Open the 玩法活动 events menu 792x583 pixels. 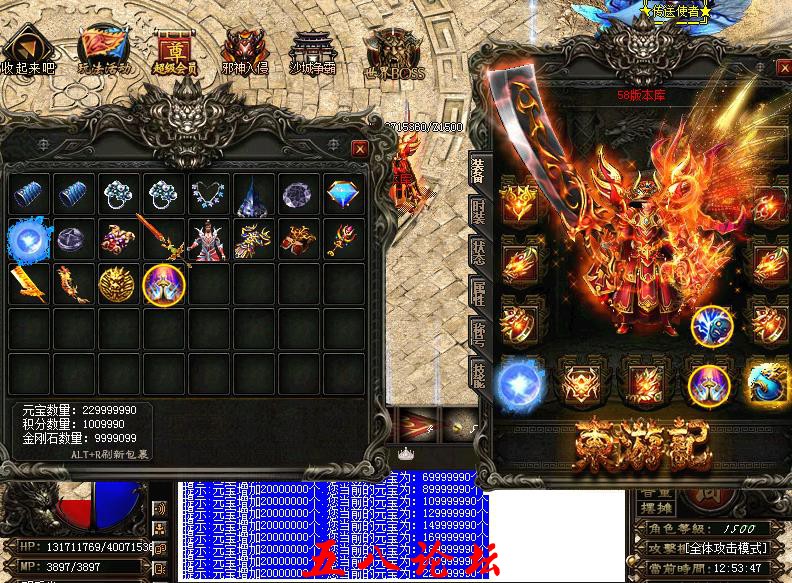[x=103, y=46]
